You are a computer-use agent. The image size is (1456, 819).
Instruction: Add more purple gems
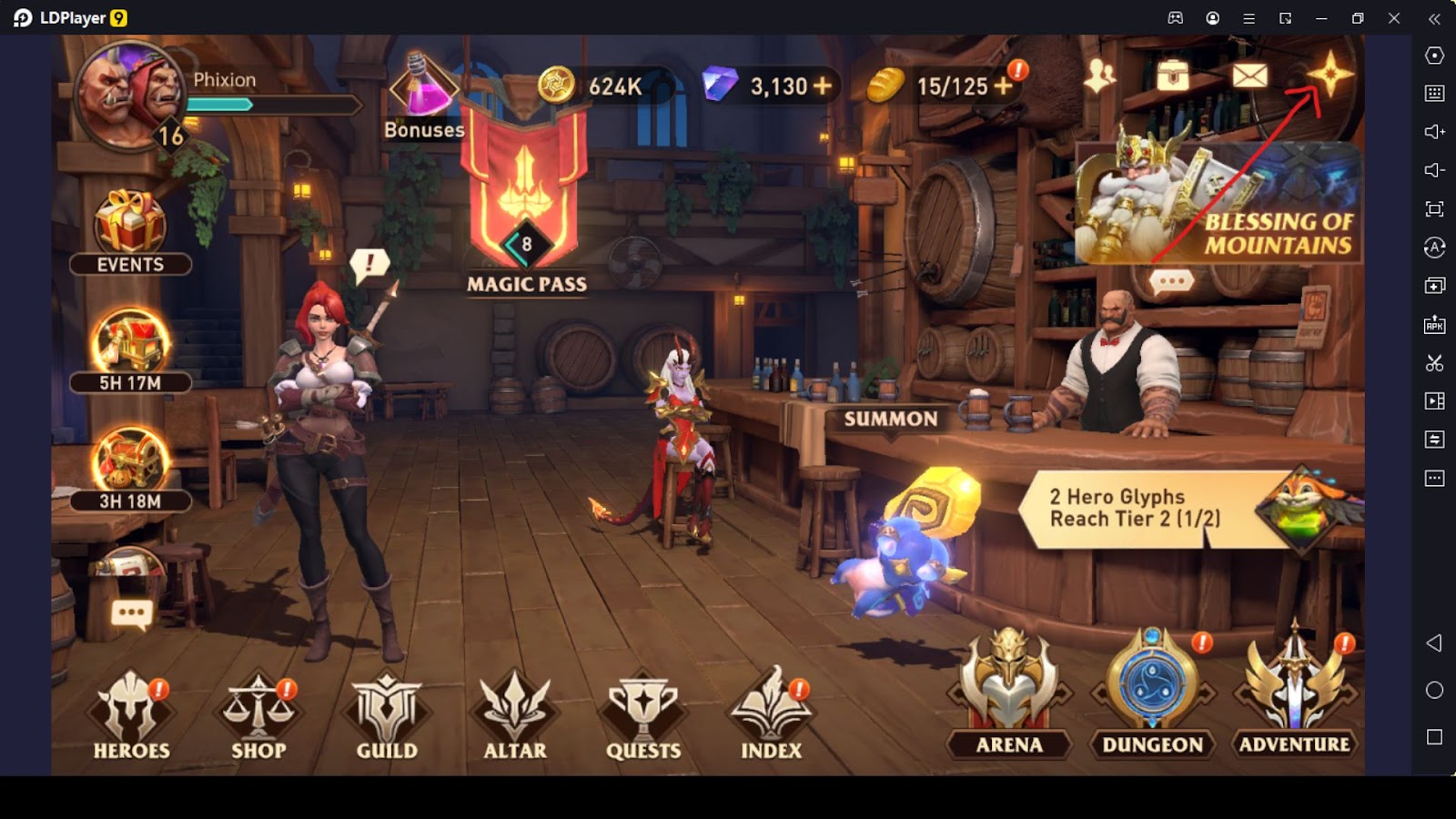823,86
